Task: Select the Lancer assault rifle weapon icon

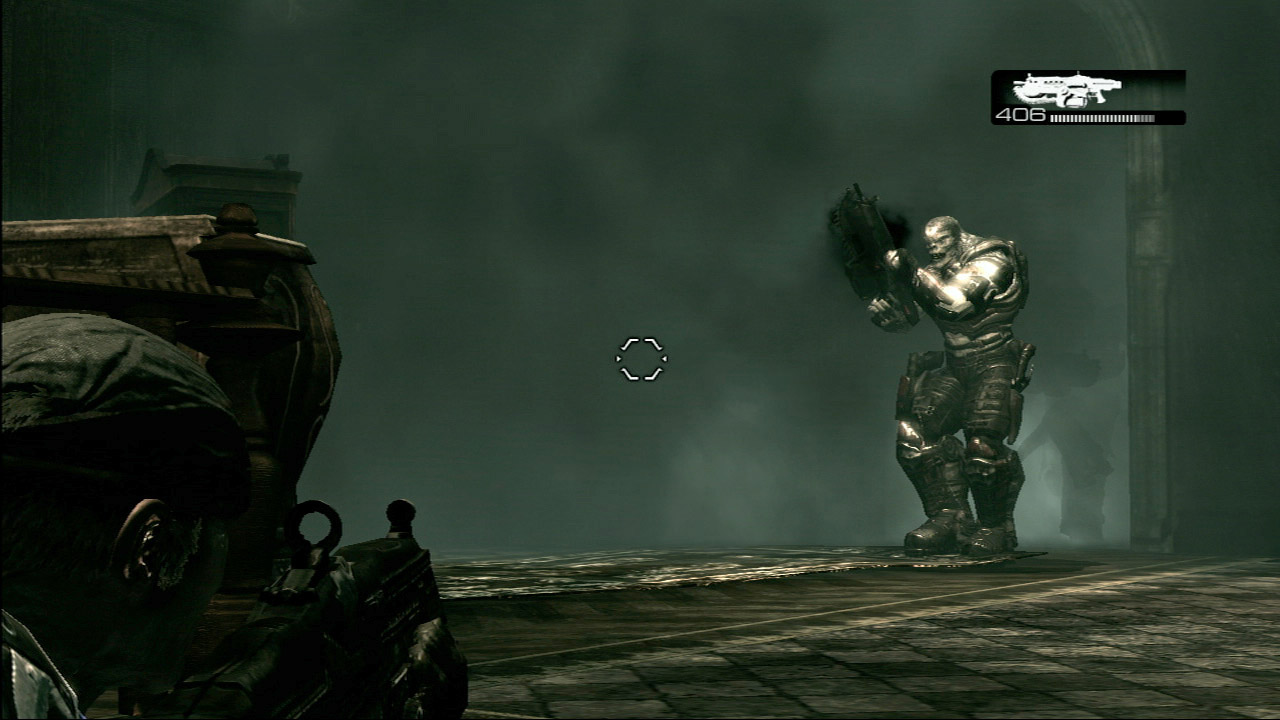Action: tap(1066, 89)
